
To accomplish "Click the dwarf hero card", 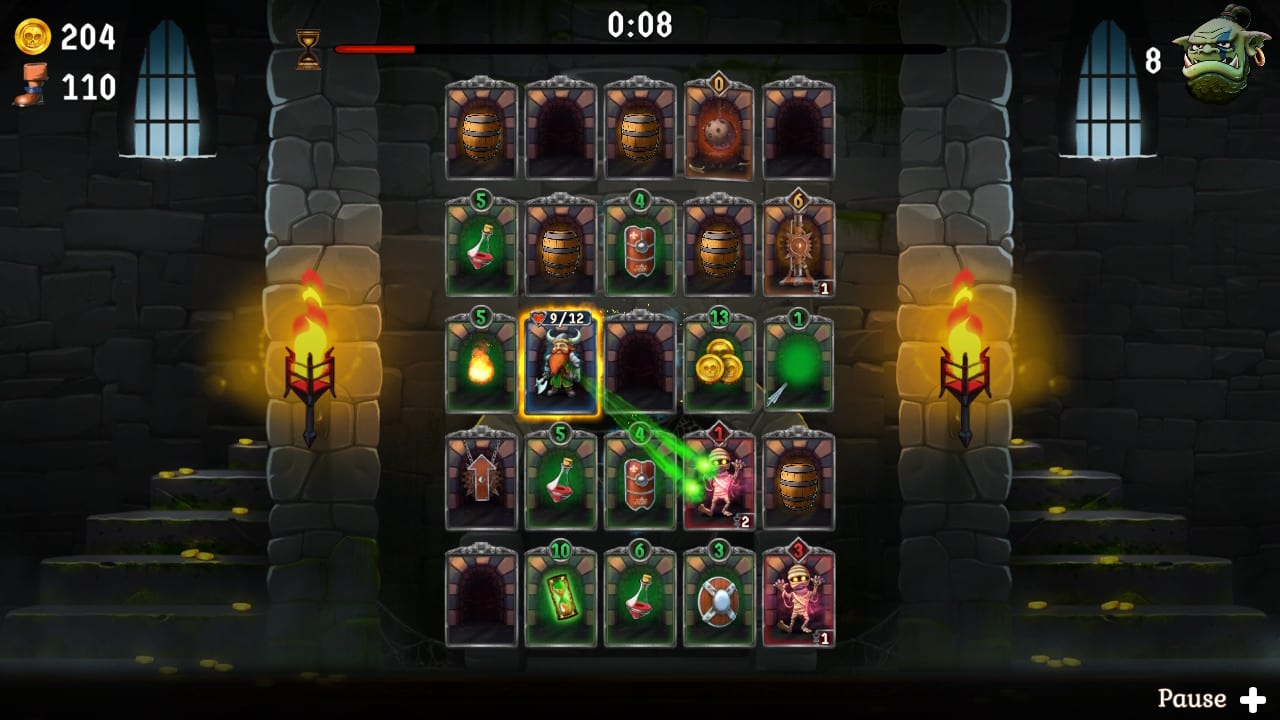I will click(x=560, y=363).
